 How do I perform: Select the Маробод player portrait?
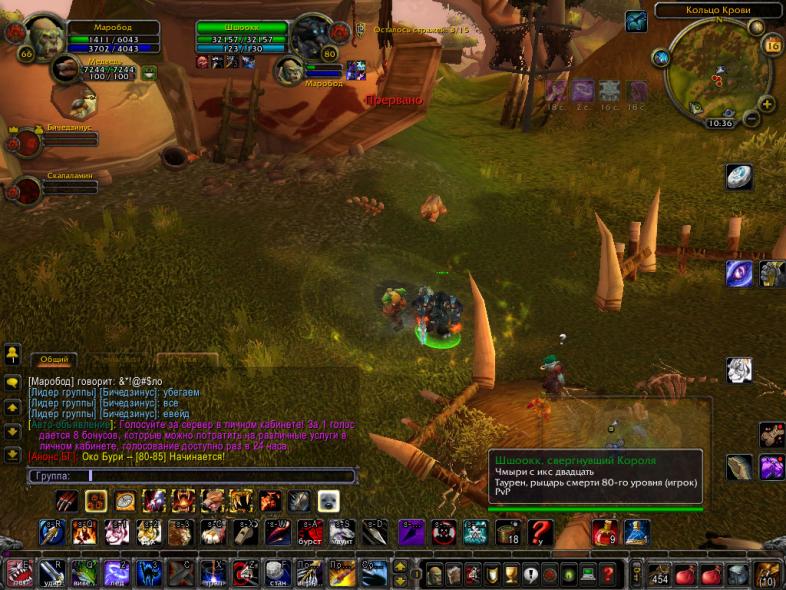coord(44,37)
